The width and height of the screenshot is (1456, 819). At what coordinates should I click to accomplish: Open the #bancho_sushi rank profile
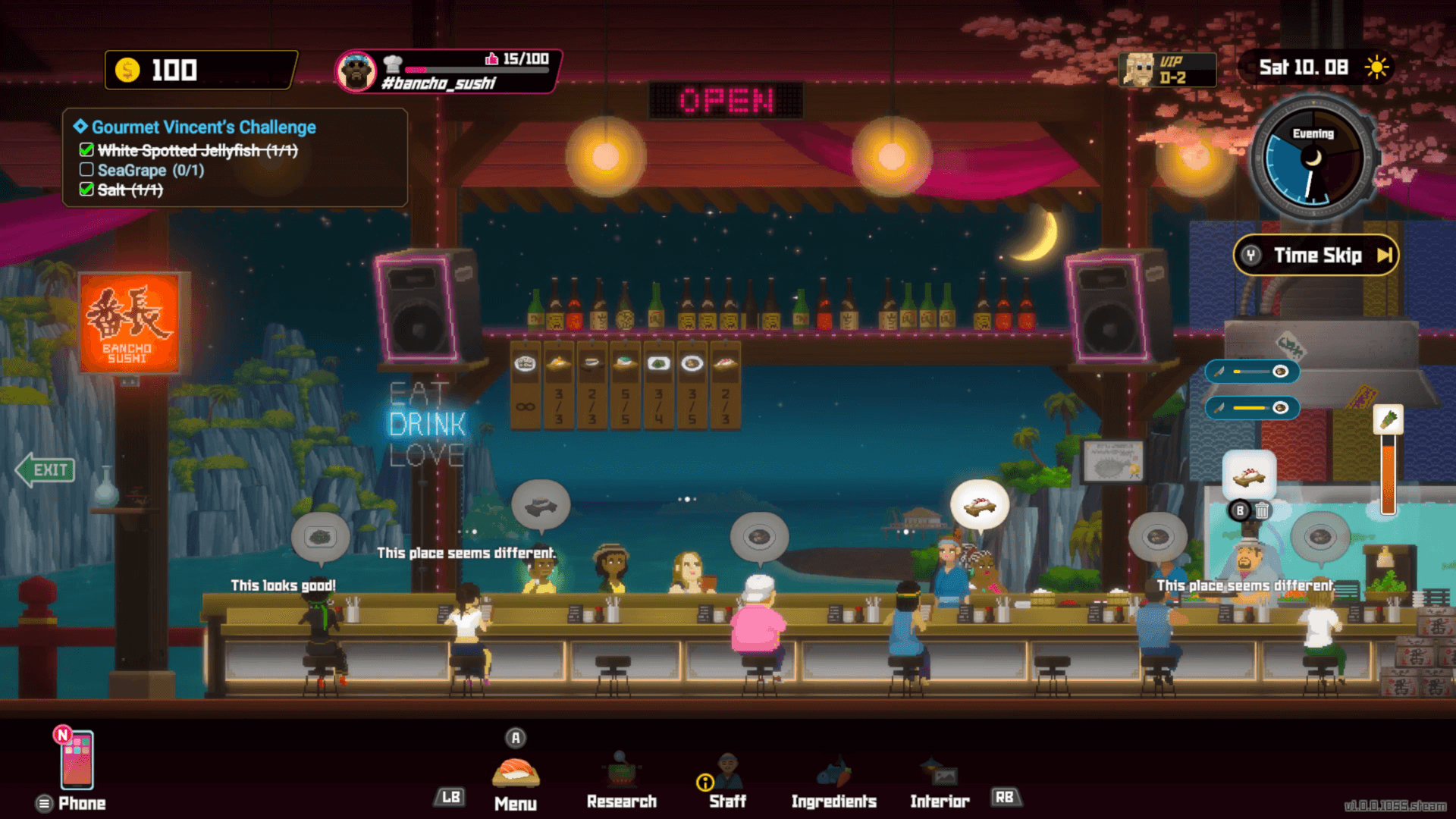448,71
